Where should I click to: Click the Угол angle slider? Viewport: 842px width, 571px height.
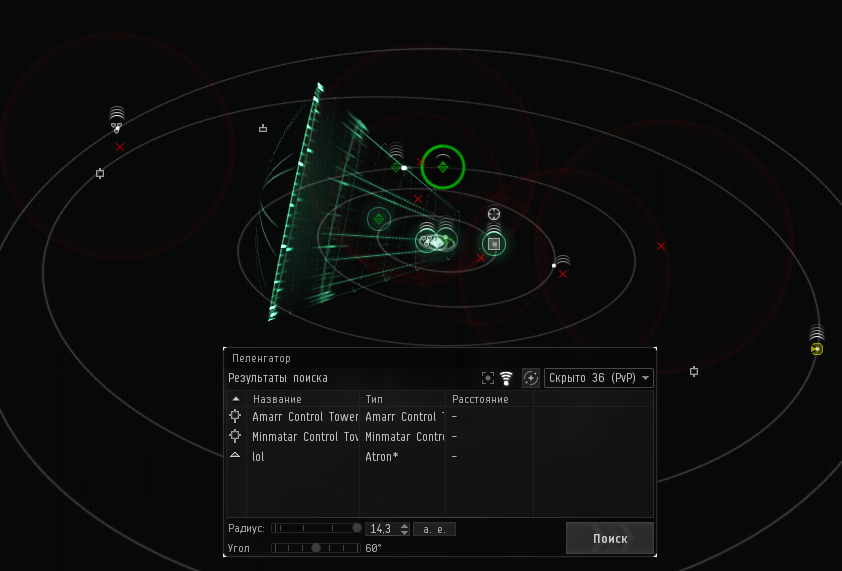pyautogui.click(x=316, y=548)
